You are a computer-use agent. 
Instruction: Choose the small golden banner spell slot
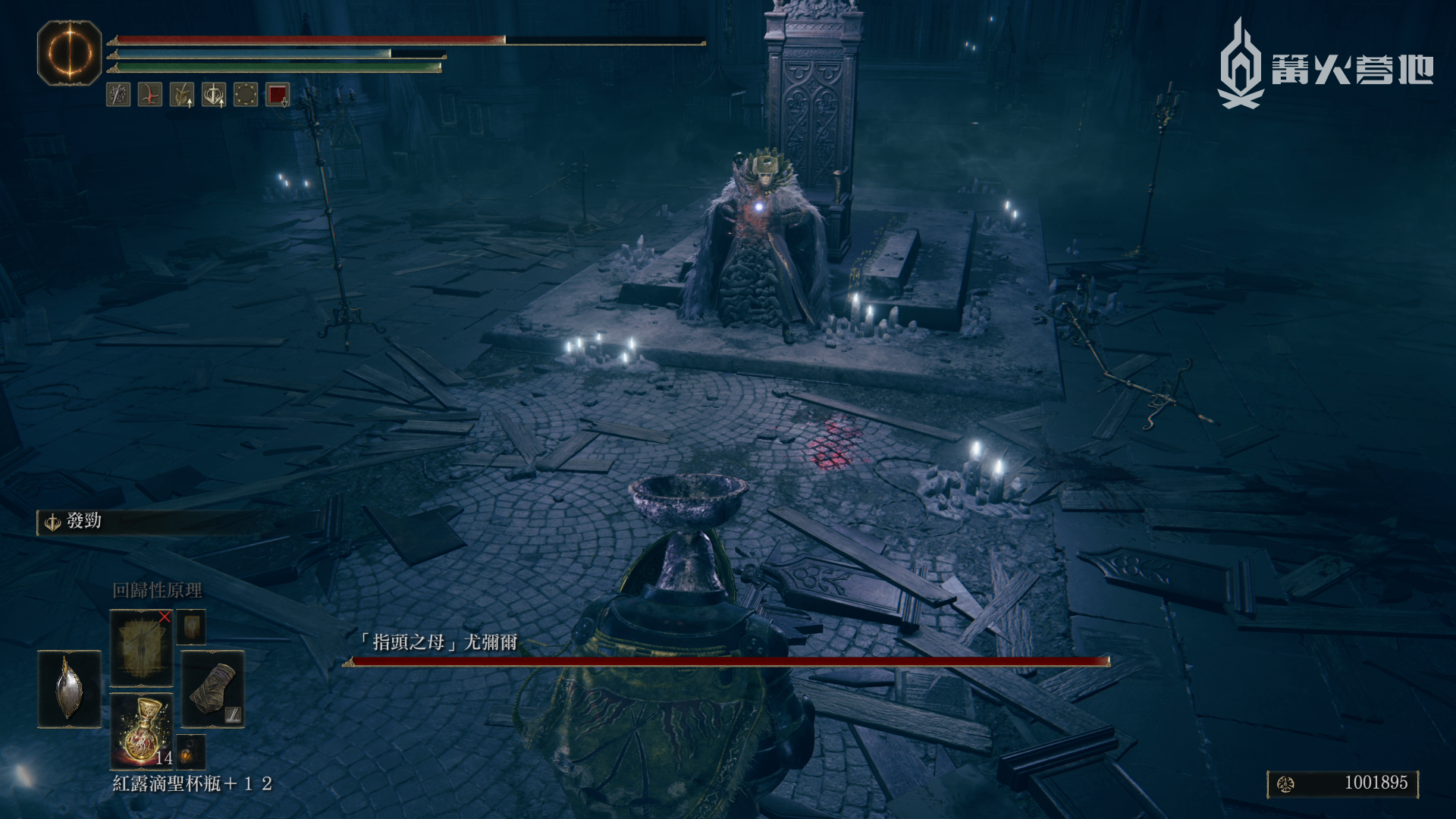point(192,627)
